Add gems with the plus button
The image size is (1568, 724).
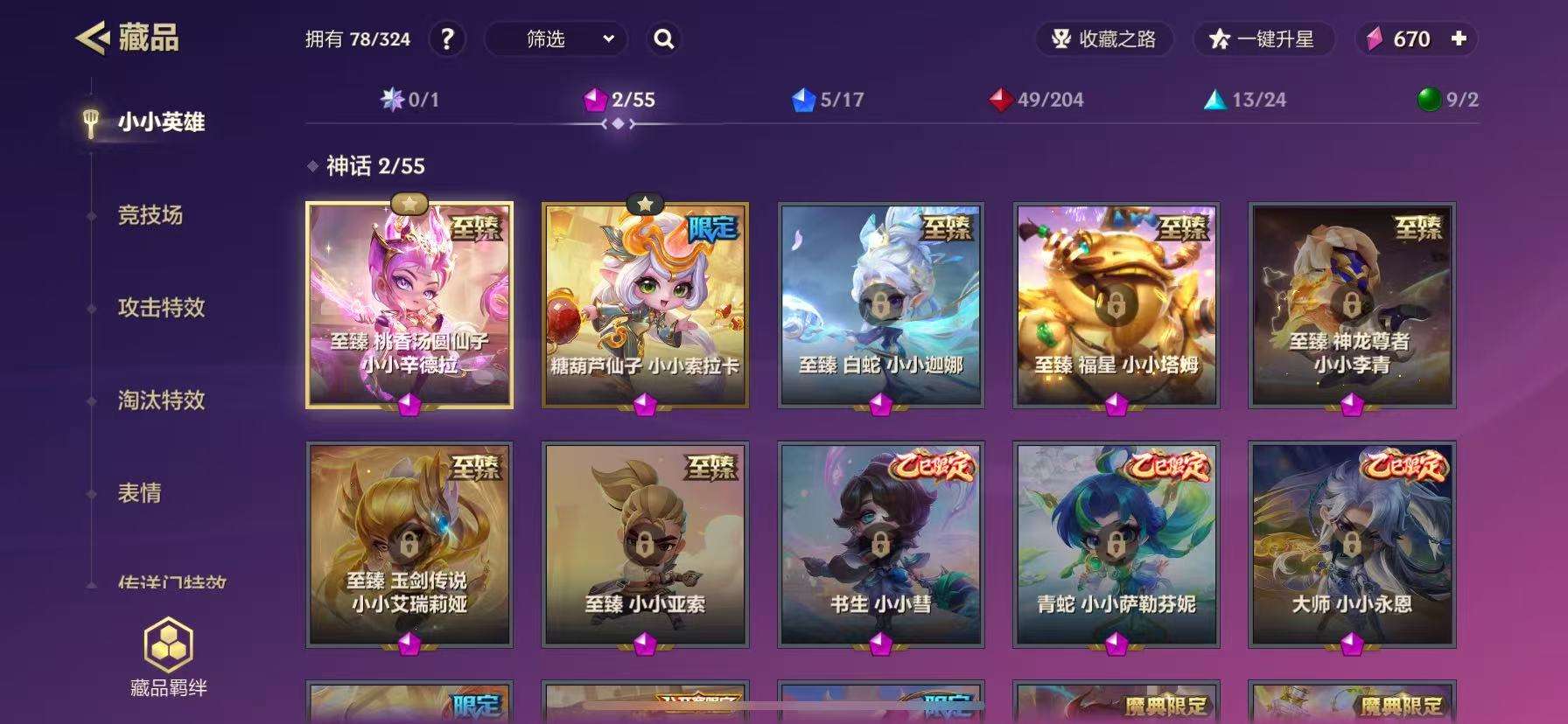1459,39
